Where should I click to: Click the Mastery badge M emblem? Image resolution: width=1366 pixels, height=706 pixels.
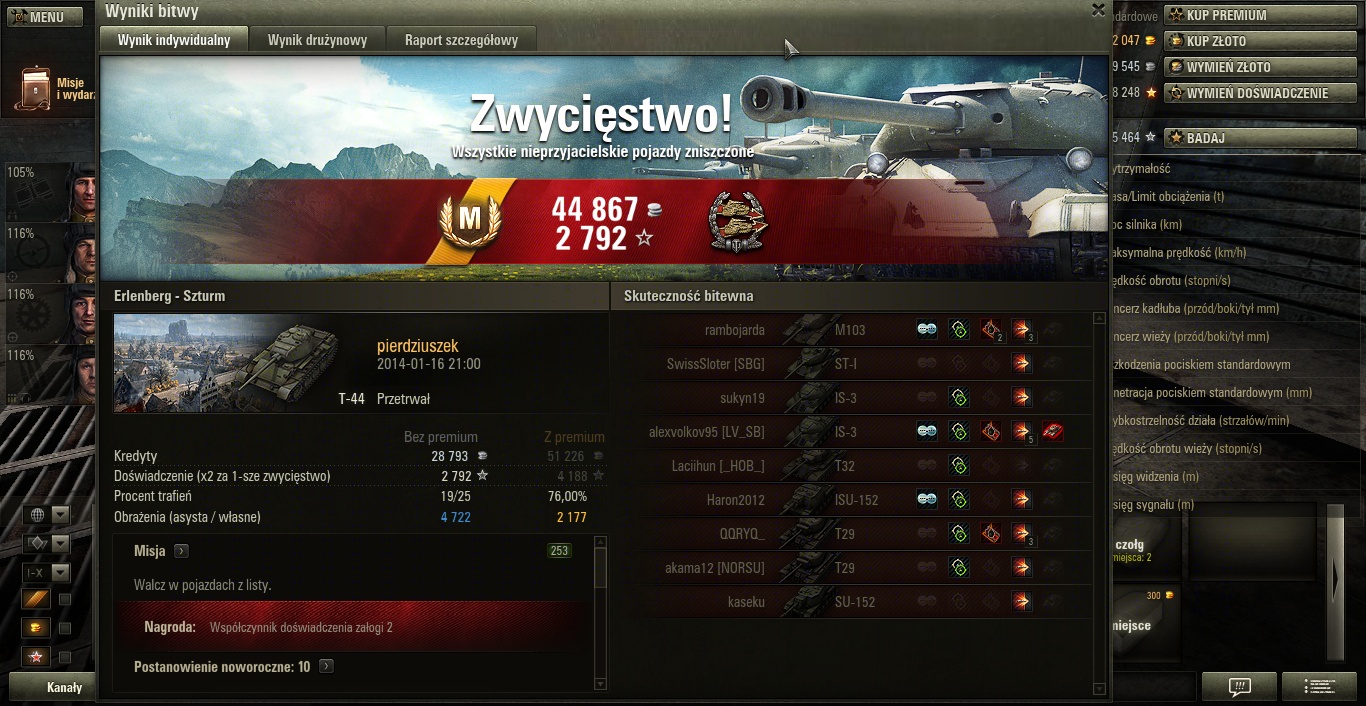point(469,217)
